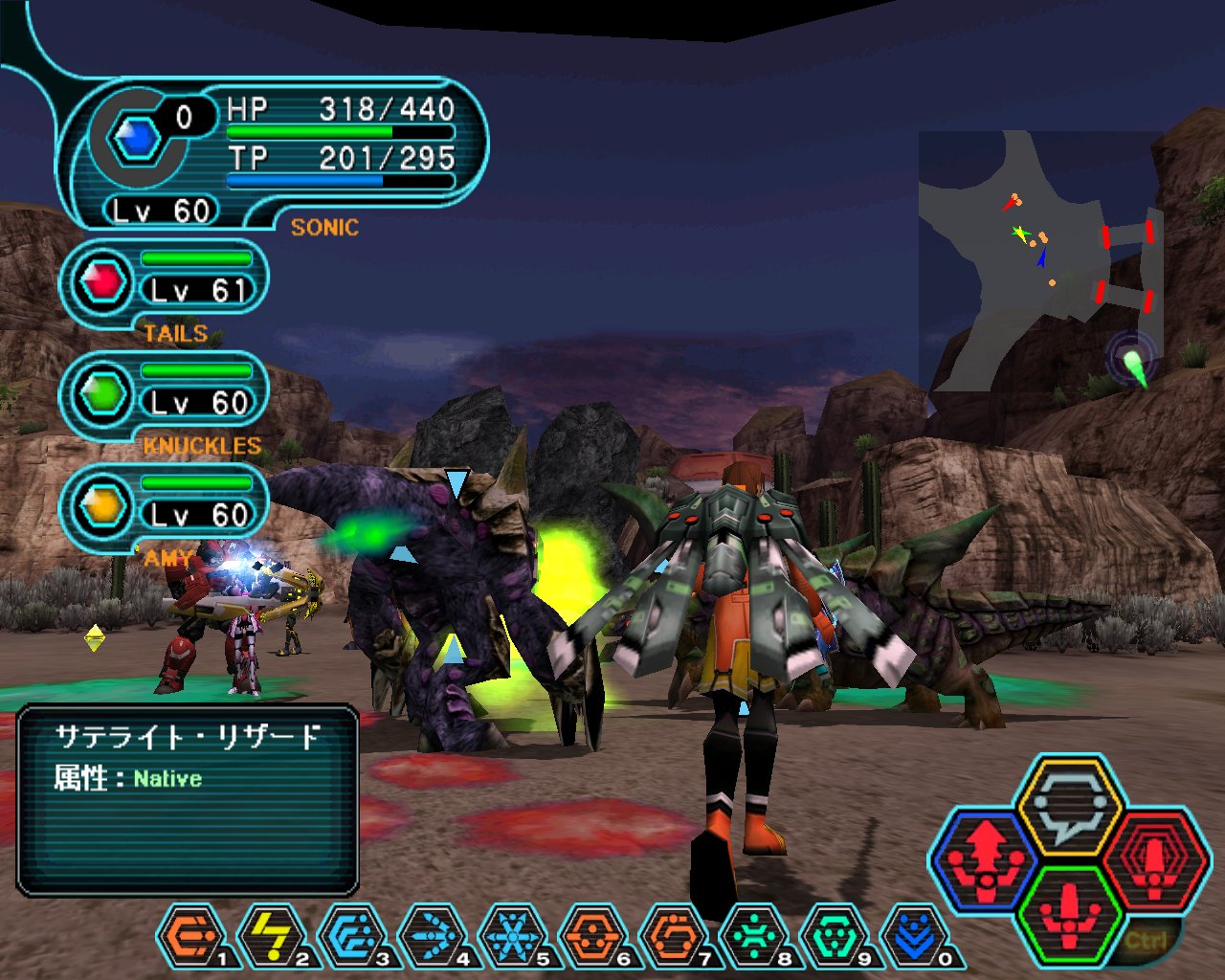This screenshot has height=980, width=1225.
Task: Activate the orange technique in slot 6
Action: click(592, 935)
